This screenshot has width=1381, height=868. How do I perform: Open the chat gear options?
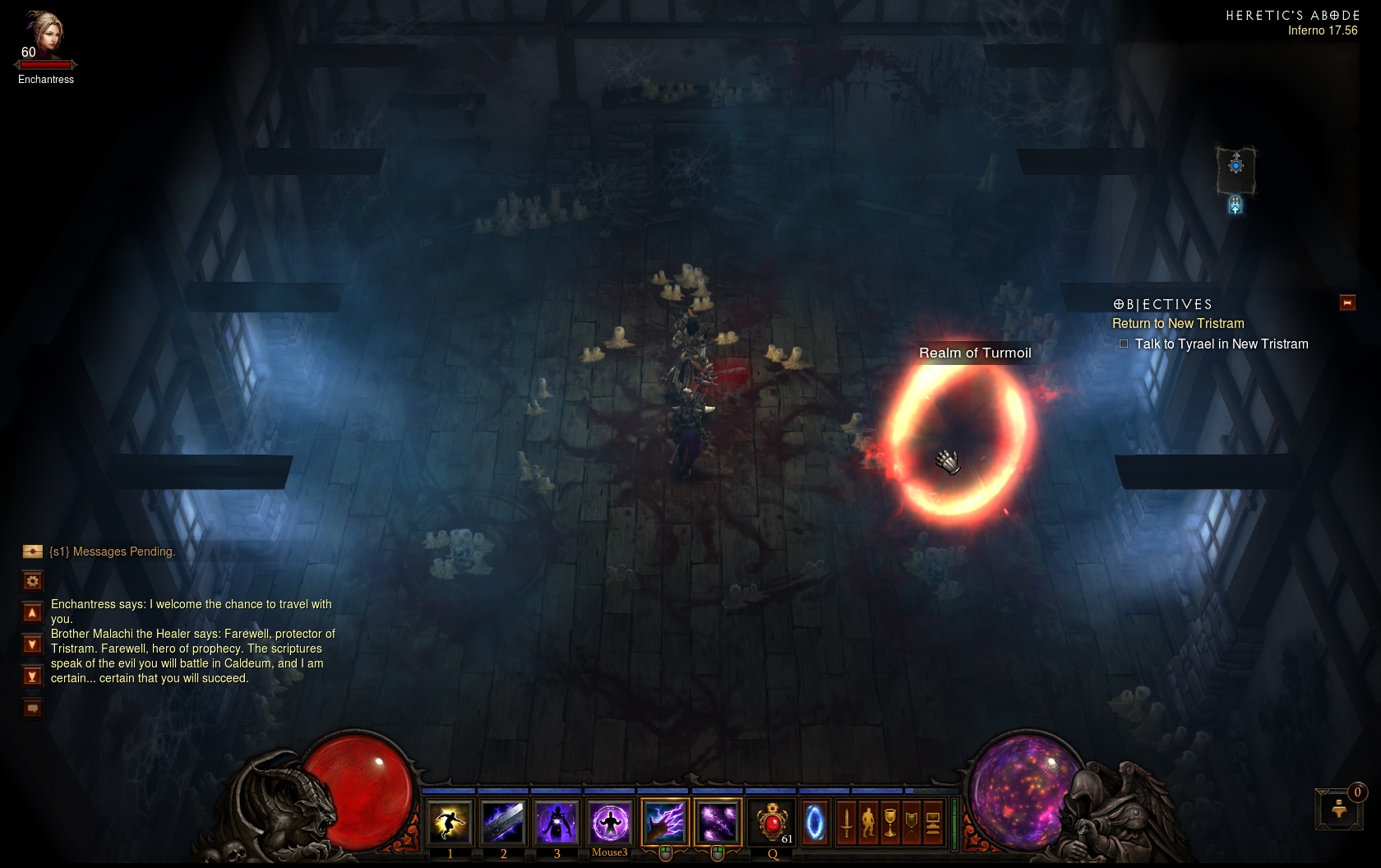33,581
